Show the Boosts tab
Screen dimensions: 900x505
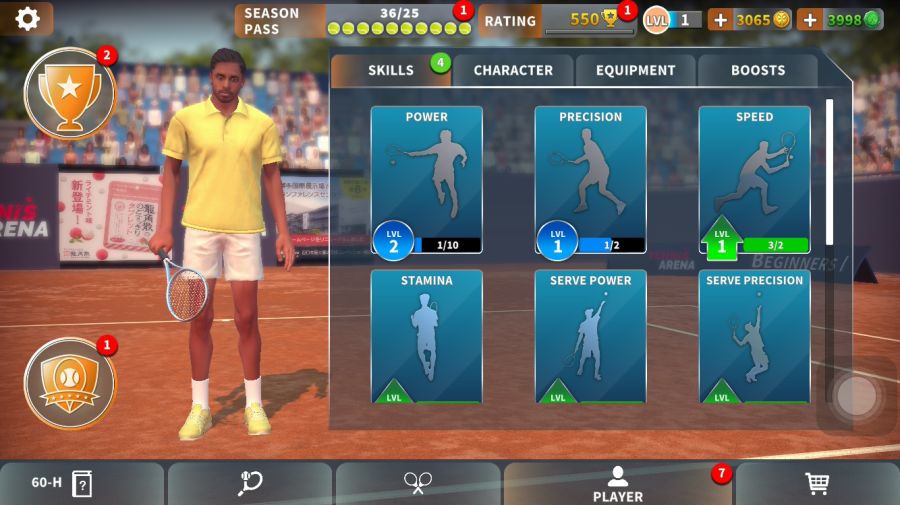758,70
